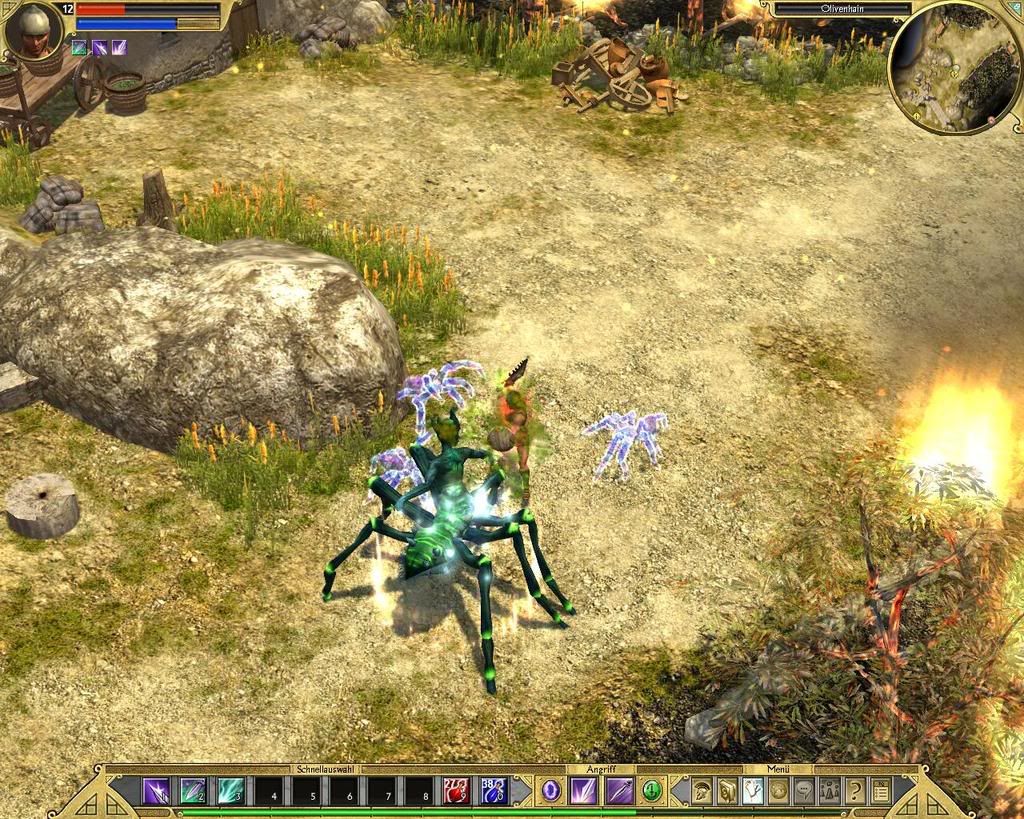
Task: Activate the purple blade skill in quick slot one
Action: 156,791
